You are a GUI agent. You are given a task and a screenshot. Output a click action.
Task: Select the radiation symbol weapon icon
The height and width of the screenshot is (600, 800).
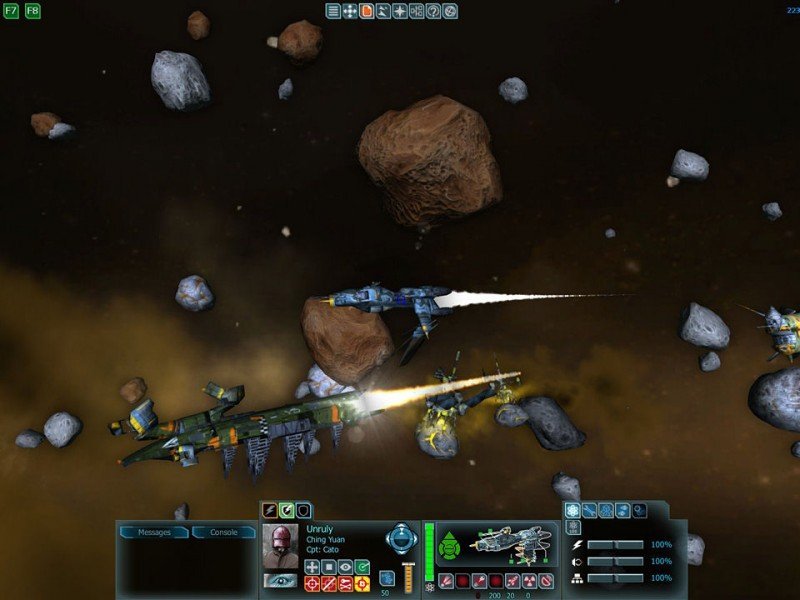coord(529,581)
